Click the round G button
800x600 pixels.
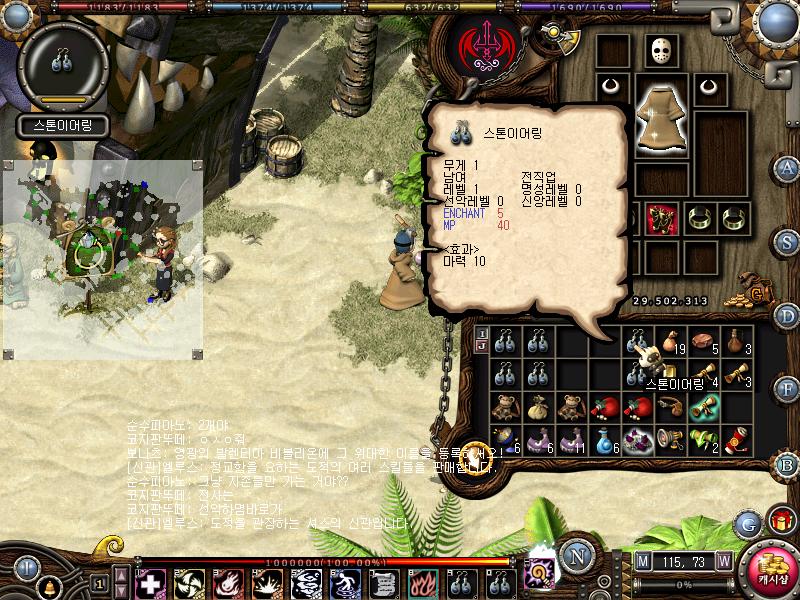[748, 522]
